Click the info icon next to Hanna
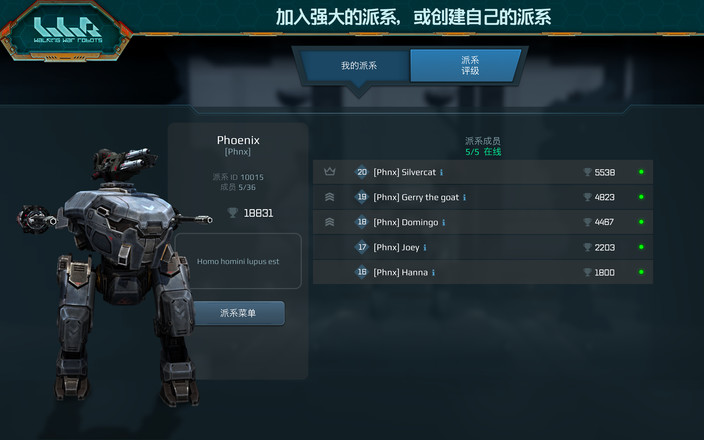Screen dimensions: 704x440 433,273
